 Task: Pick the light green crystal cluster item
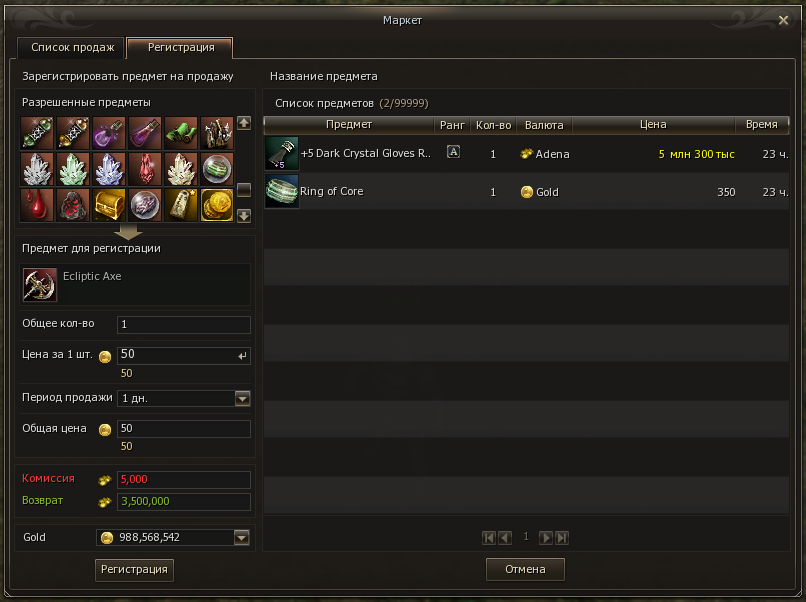click(73, 168)
